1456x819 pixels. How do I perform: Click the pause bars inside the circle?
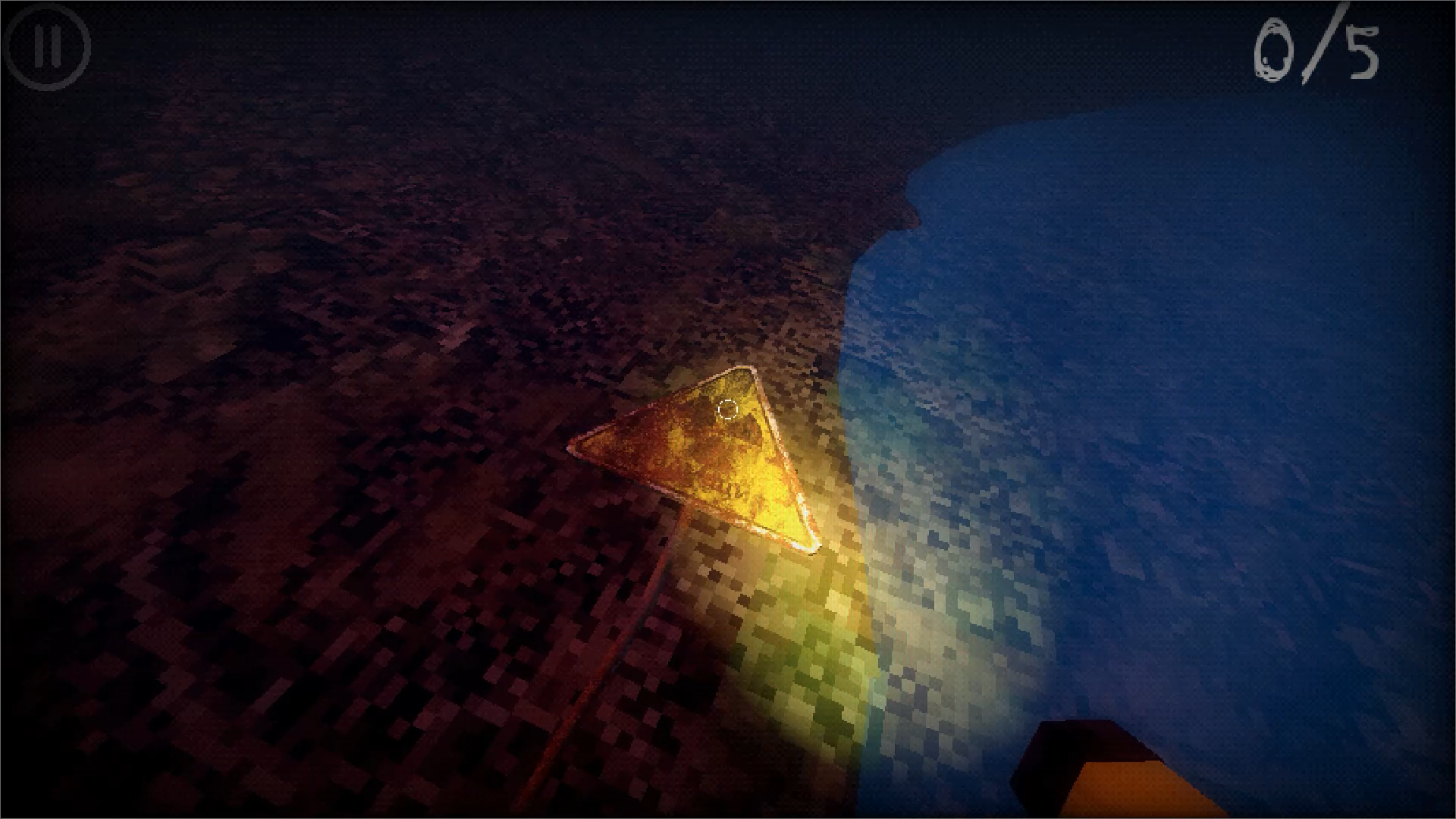pyautogui.click(x=47, y=49)
